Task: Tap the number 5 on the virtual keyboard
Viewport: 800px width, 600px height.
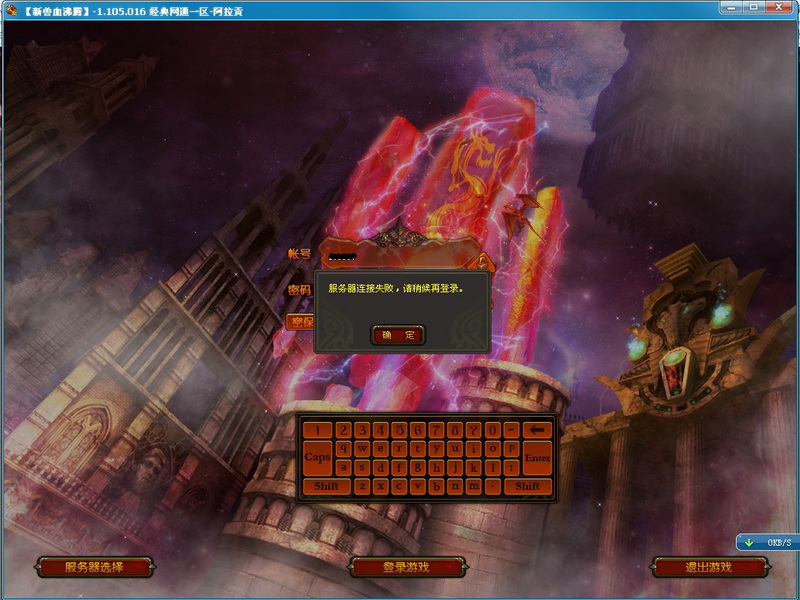Action: [398, 430]
